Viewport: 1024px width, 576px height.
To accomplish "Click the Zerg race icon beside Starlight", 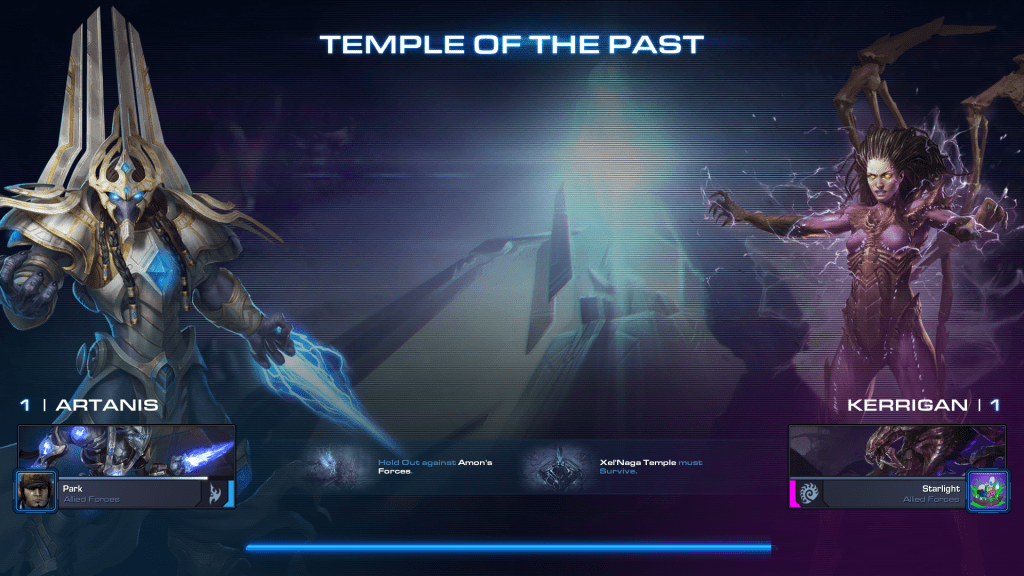I will click(x=808, y=493).
